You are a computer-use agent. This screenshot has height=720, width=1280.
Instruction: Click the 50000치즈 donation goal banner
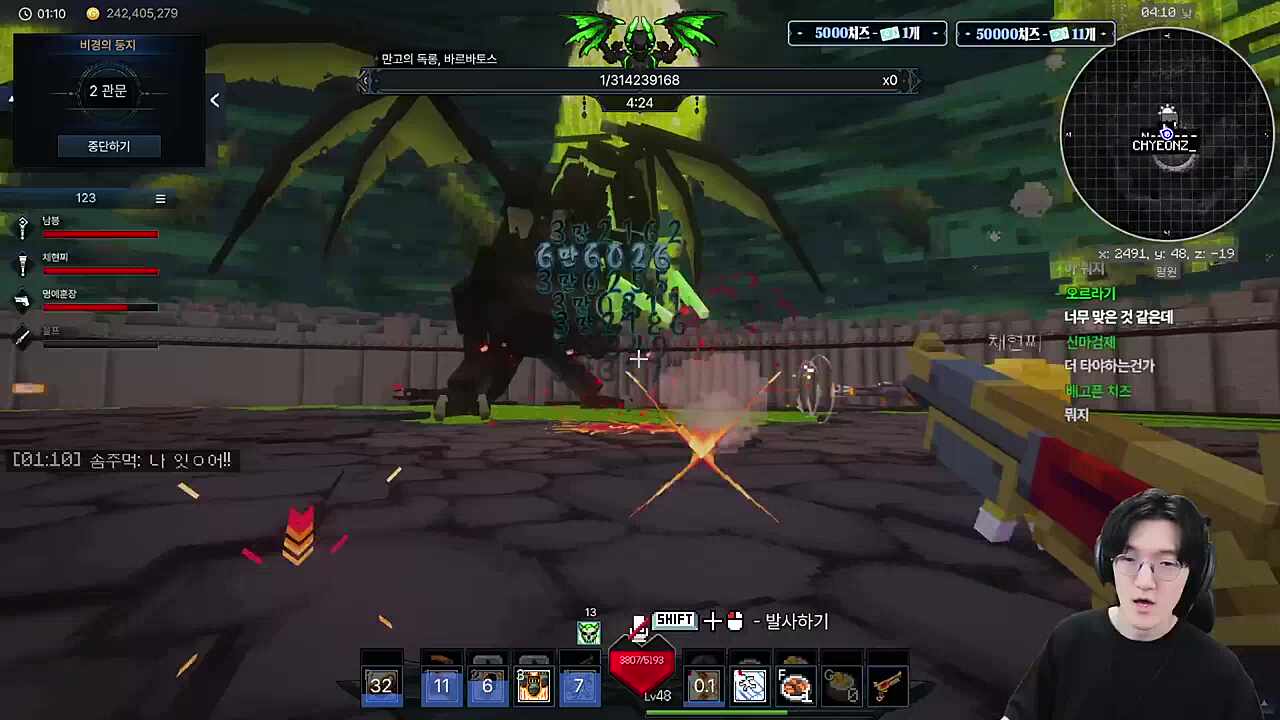pos(1035,34)
